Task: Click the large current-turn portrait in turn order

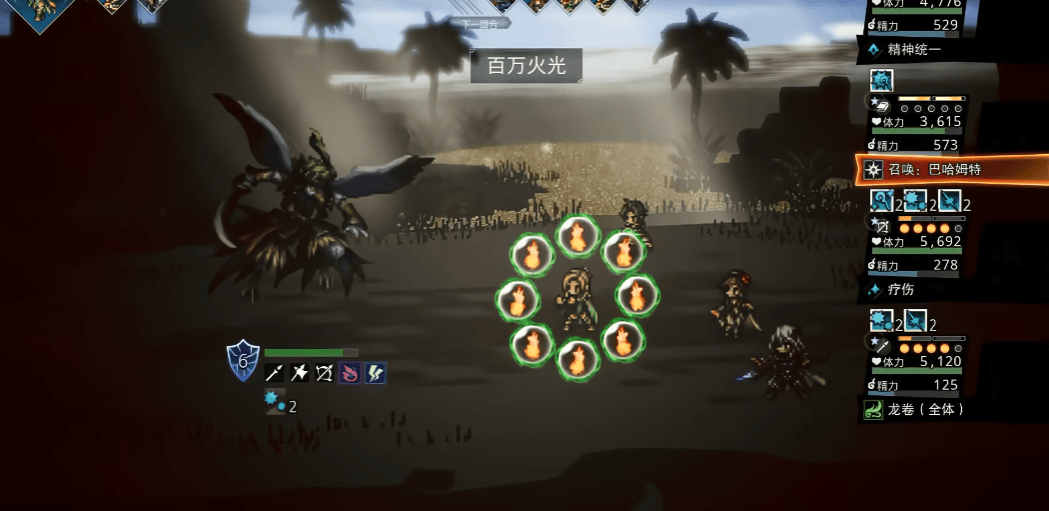Action: (40, 10)
